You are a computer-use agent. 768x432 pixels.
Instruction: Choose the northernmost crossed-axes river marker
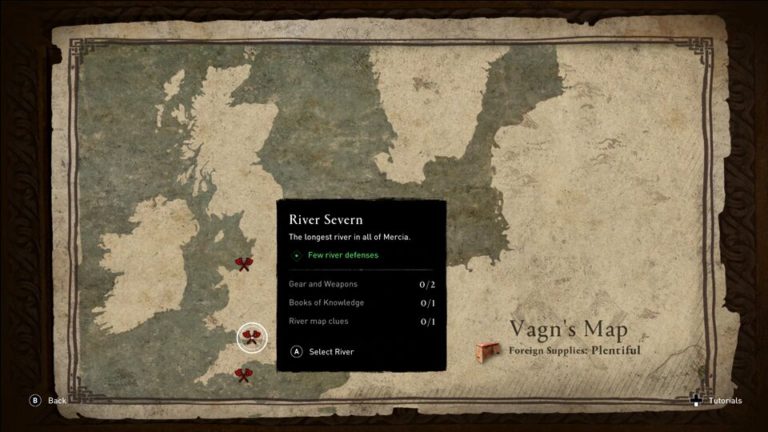243,263
